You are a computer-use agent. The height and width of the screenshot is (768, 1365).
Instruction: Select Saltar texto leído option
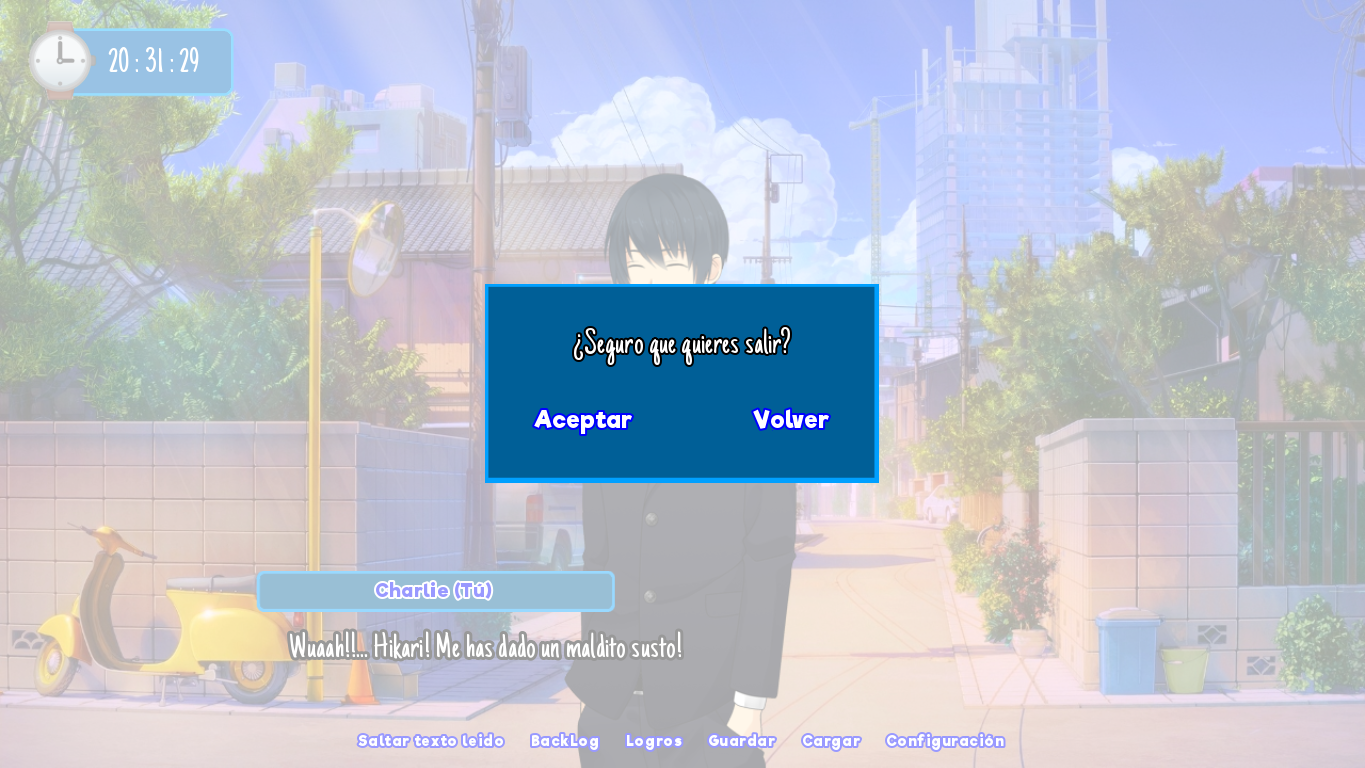pyautogui.click(x=431, y=741)
